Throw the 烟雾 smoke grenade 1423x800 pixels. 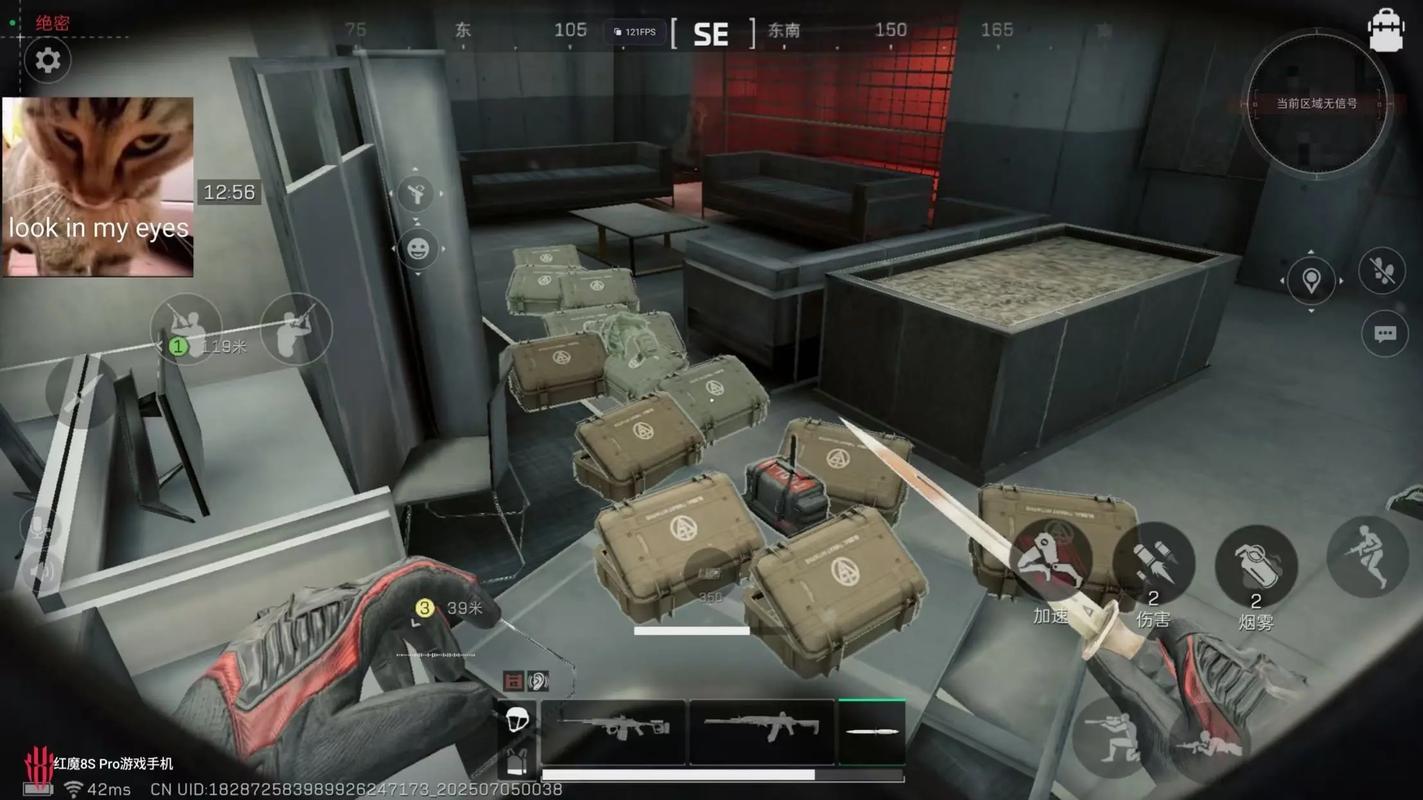coord(1256,567)
